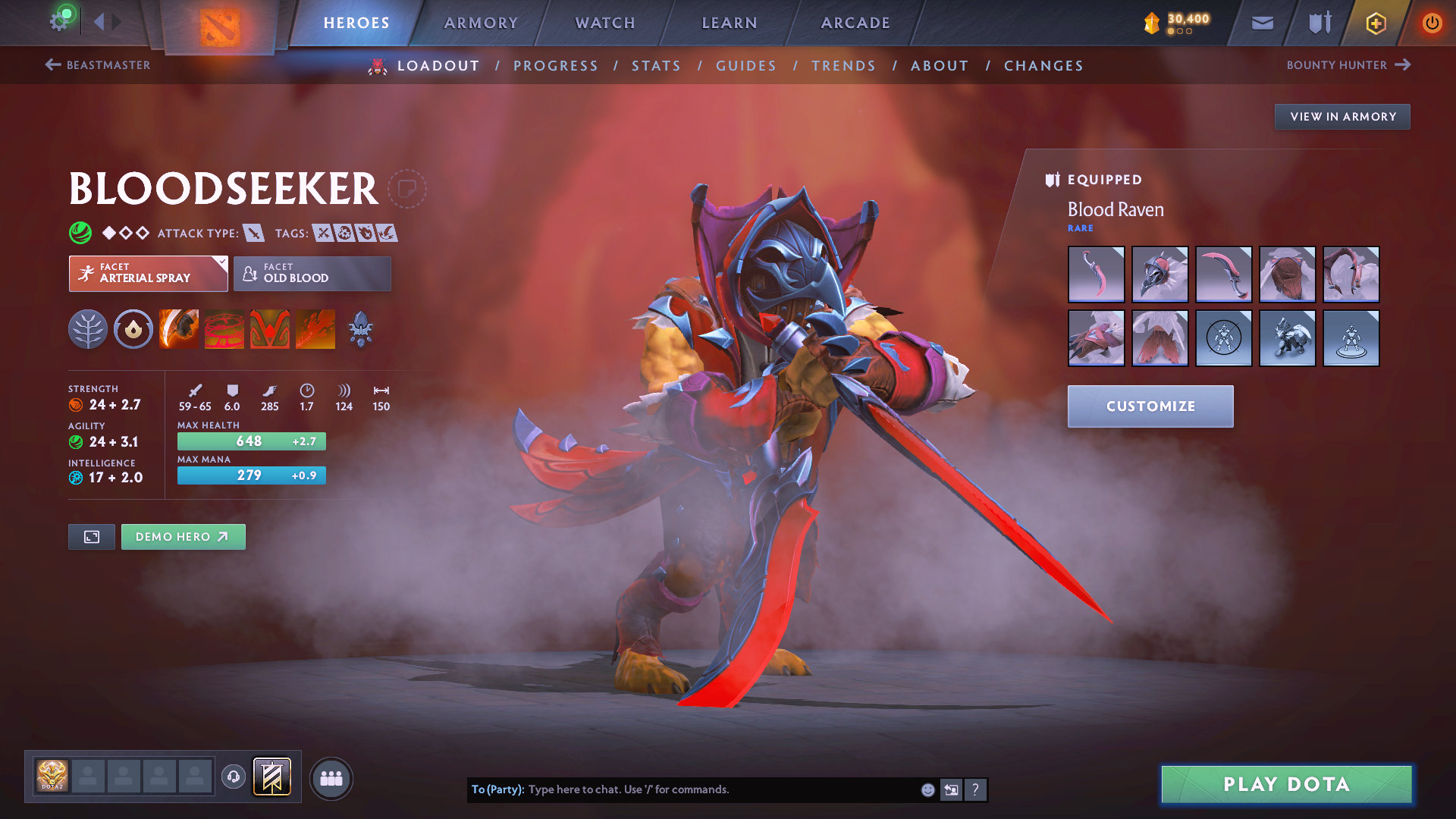Go to next hero Bounty Hunter
The image size is (1456, 819).
1348,65
